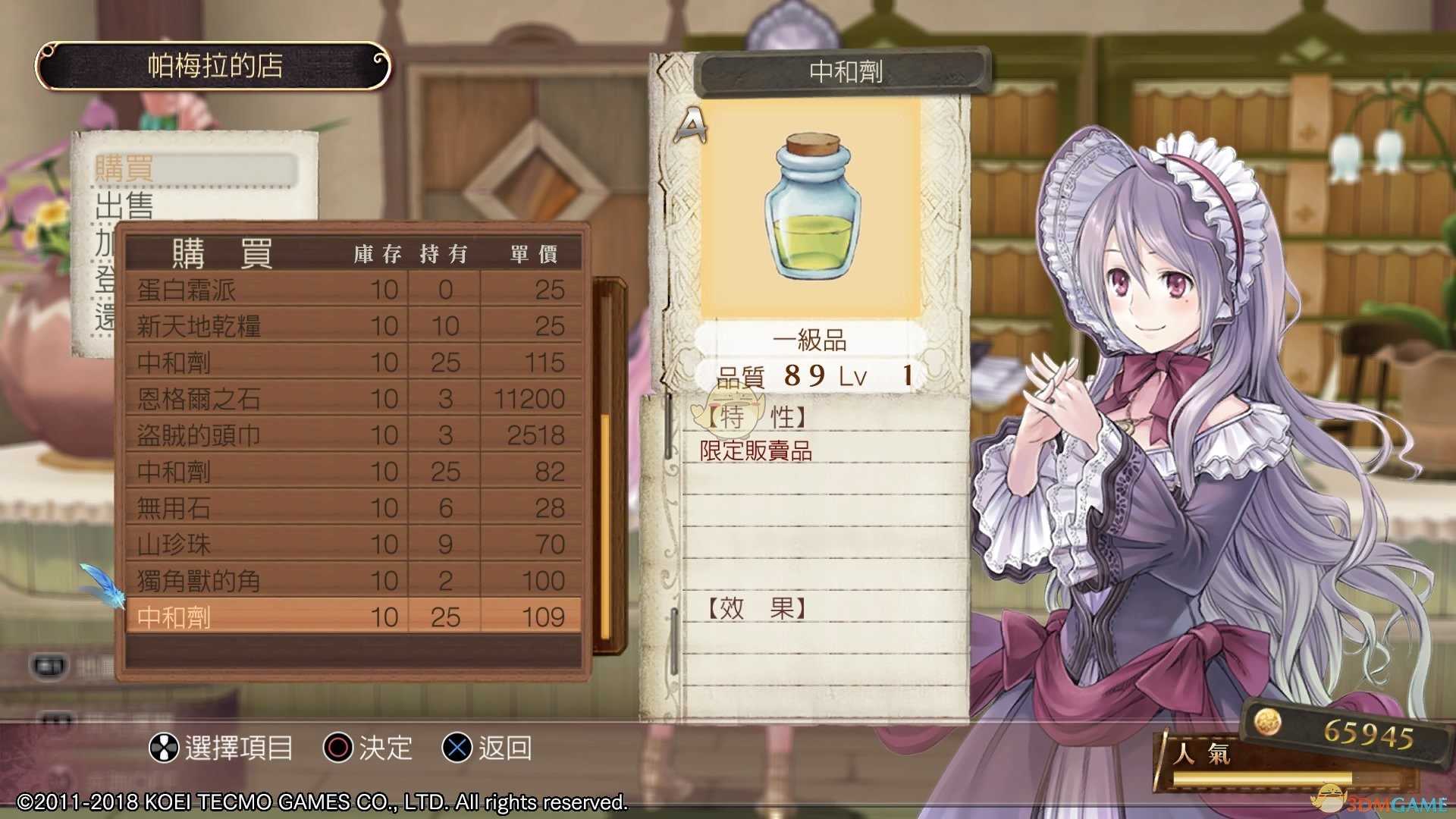1456x819 pixels.
Task: Choose 恩格爾之石 costing 11200
Action: 353,399
